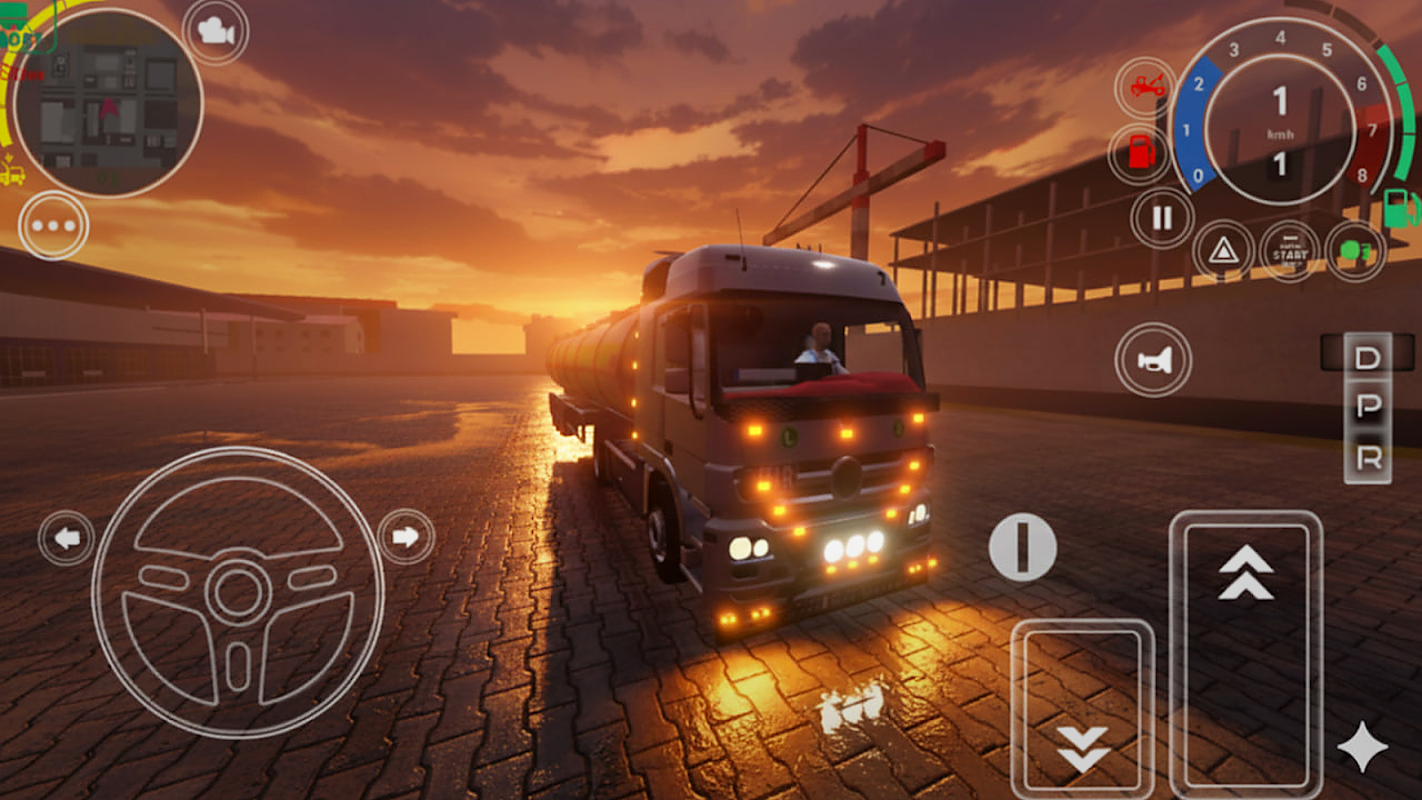Tap the round white button beside the pedals
1422x800 pixels.
pyautogui.click(x=1022, y=547)
